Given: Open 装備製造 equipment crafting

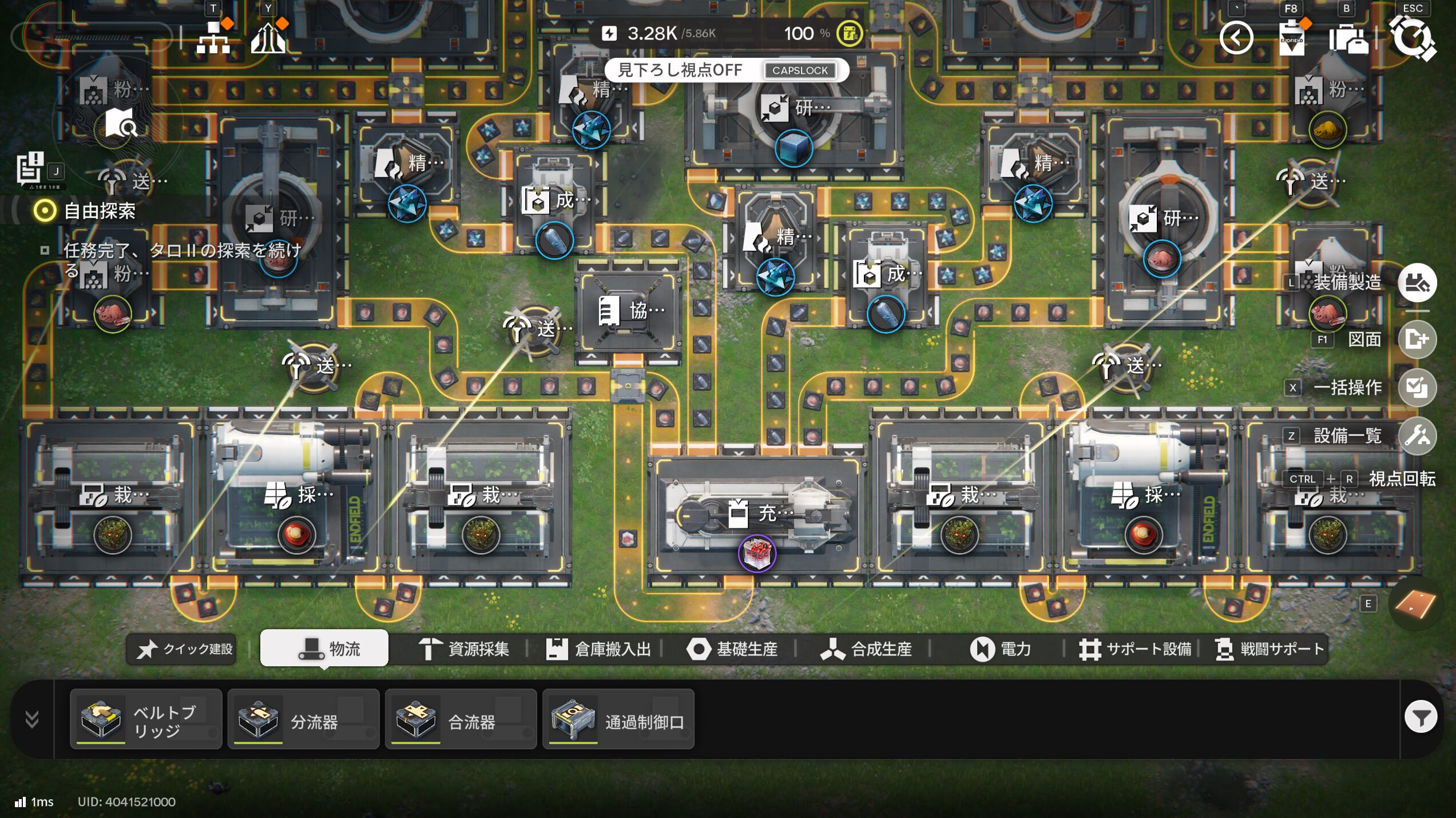Looking at the screenshot, I should coord(1417,282).
